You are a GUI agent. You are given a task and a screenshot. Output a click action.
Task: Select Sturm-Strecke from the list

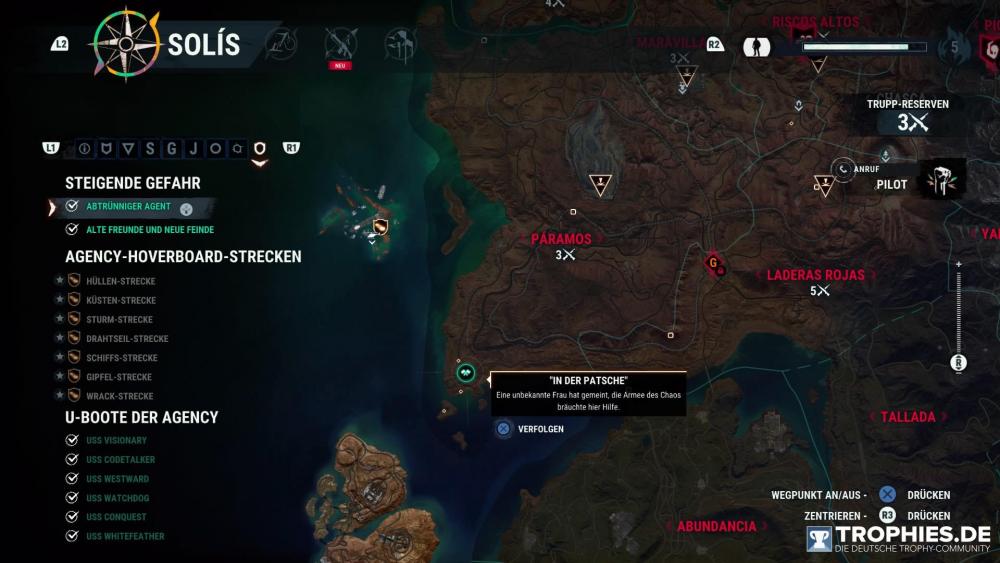coord(119,320)
